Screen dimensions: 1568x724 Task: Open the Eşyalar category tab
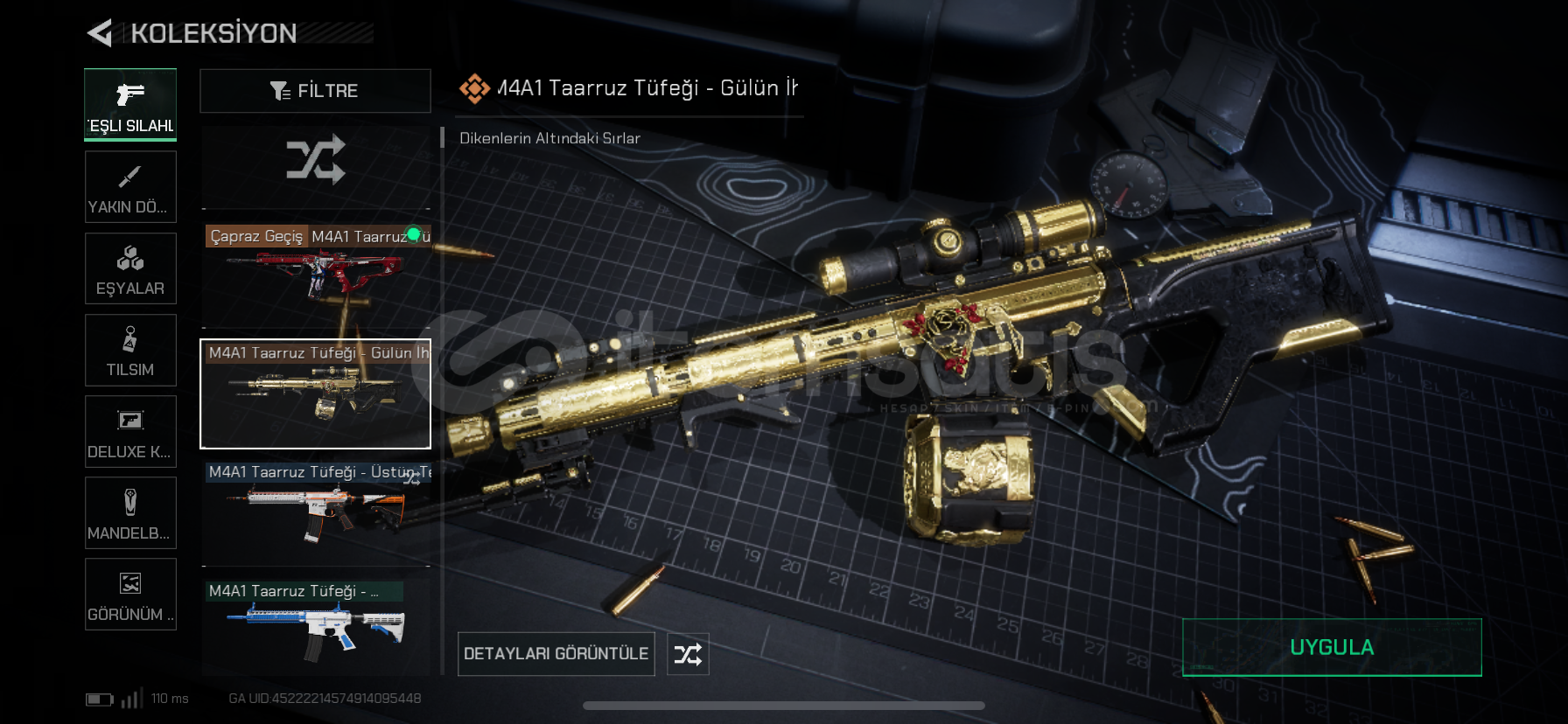(130, 268)
